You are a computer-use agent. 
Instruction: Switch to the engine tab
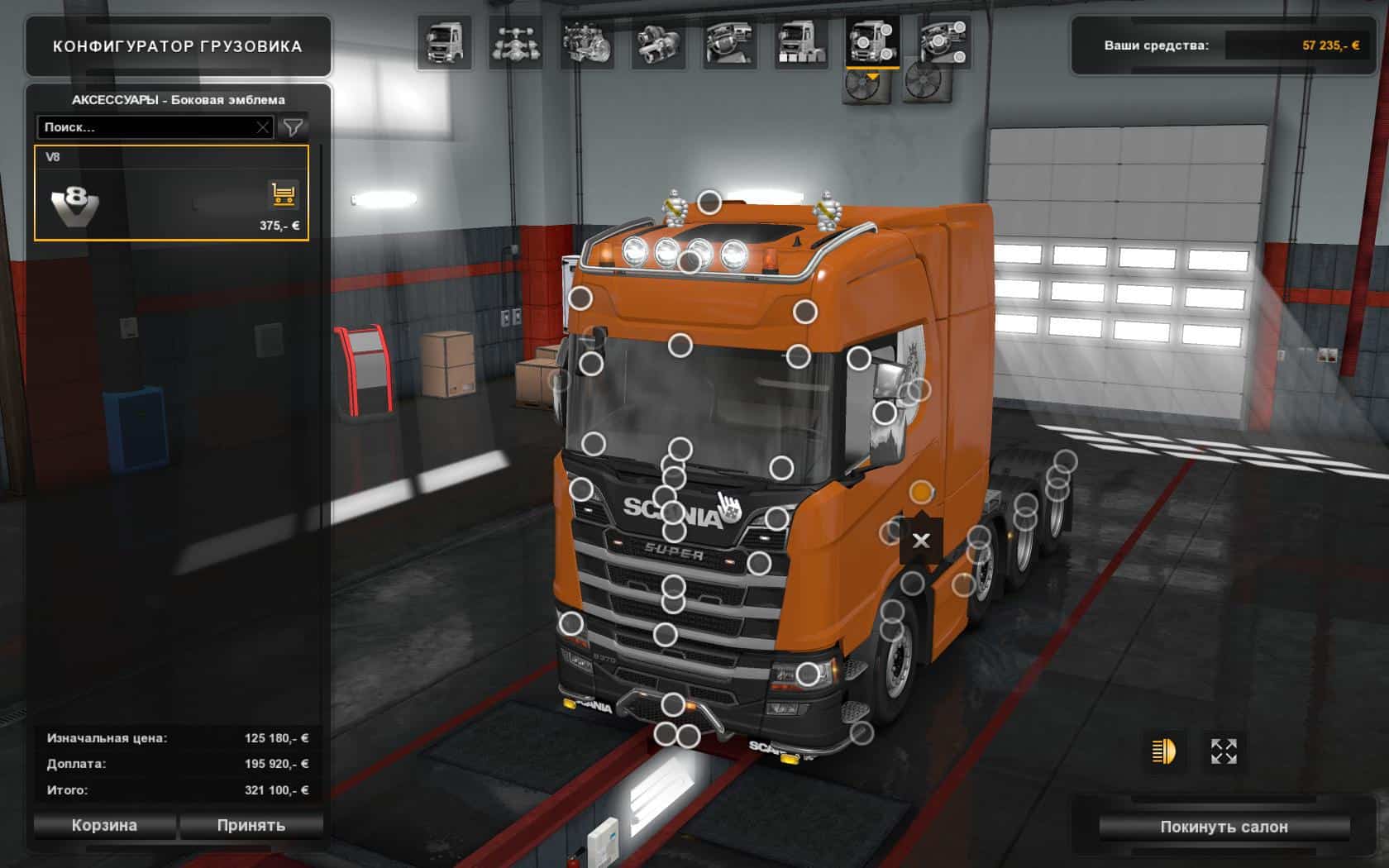click(586, 42)
